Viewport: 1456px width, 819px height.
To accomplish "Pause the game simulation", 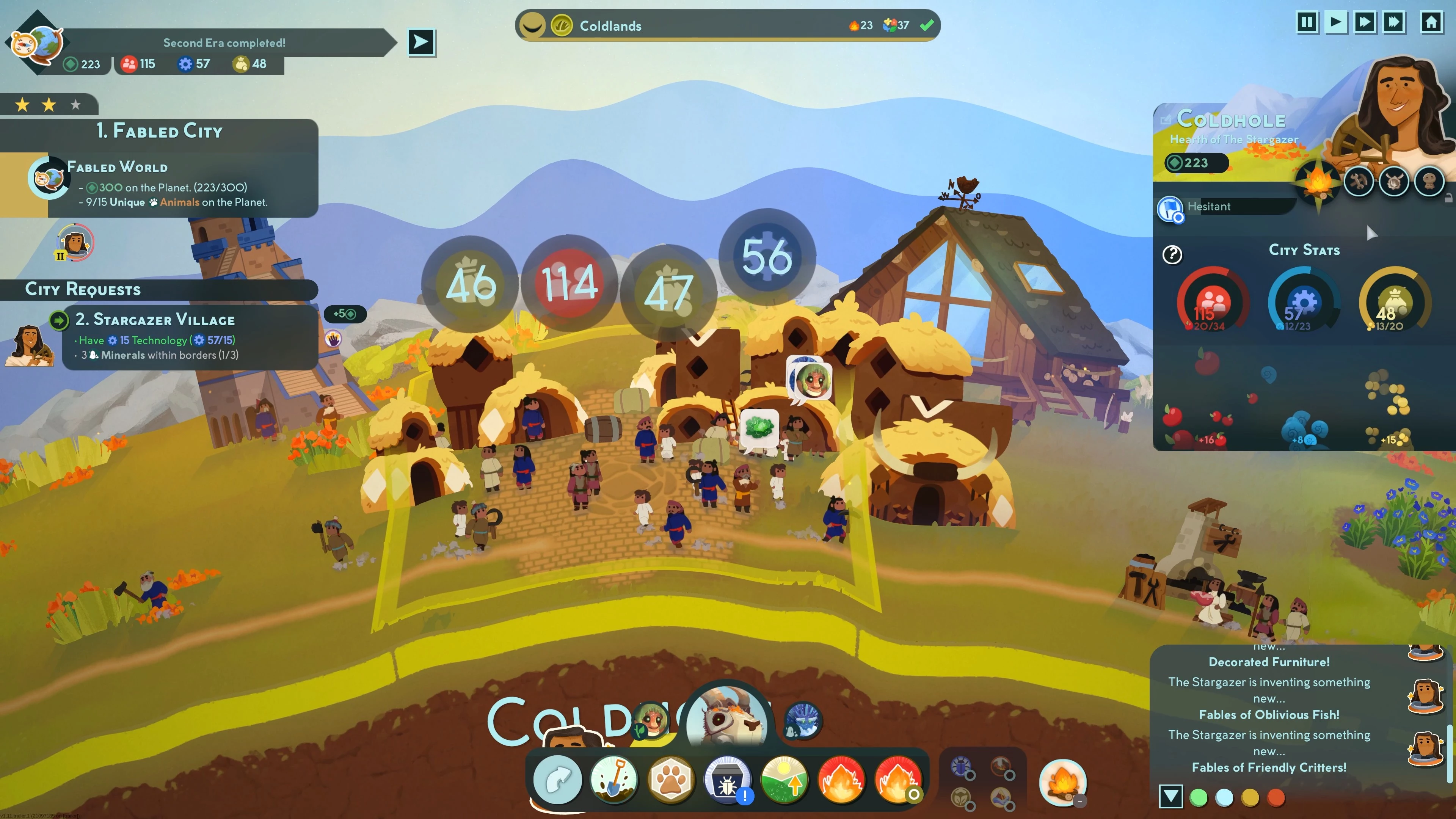I will (1306, 23).
